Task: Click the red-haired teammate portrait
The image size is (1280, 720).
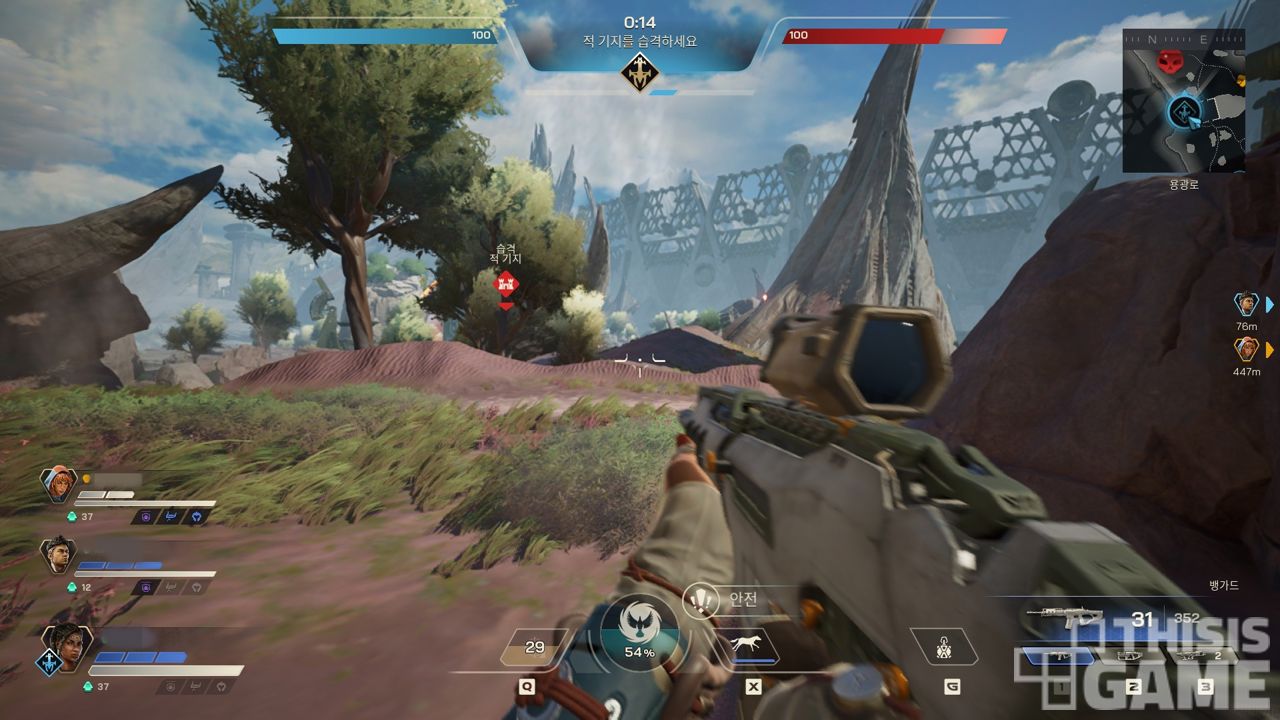Action: [x=59, y=485]
